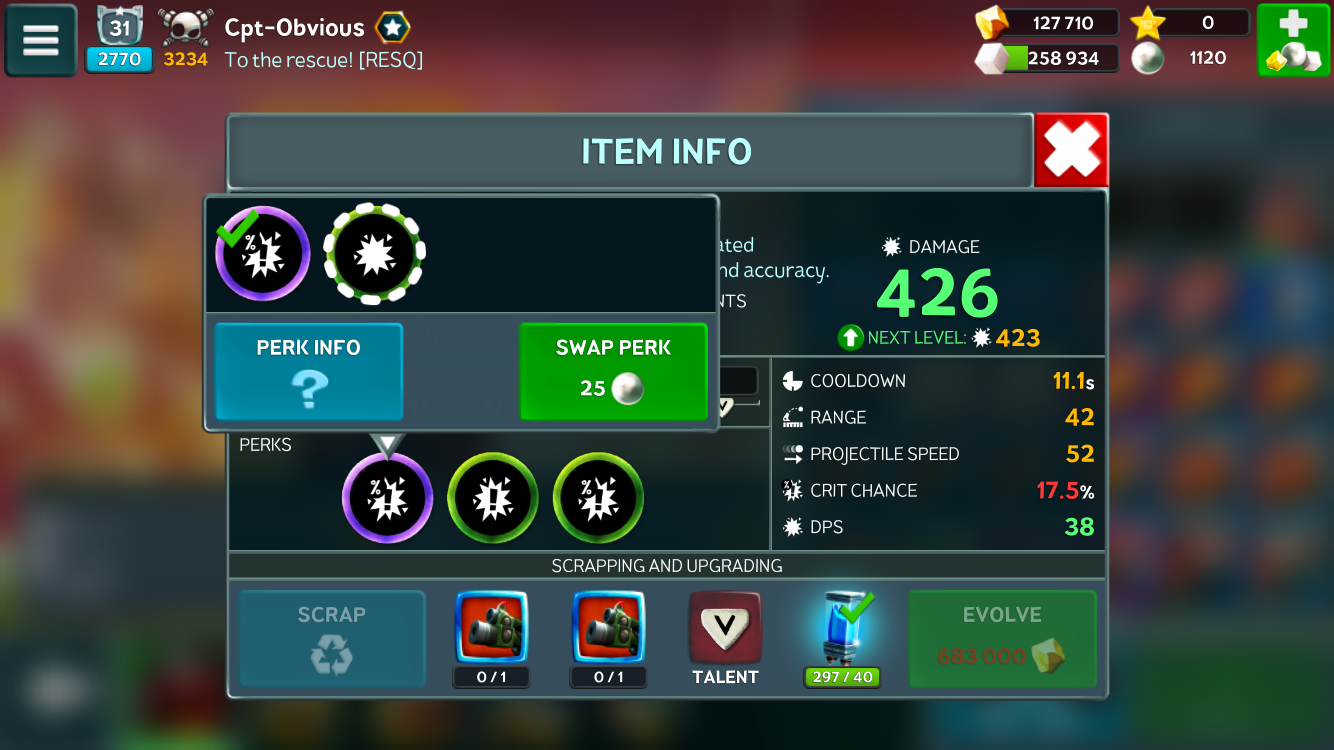Tap the blue canister with 297 / 40

[842, 630]
